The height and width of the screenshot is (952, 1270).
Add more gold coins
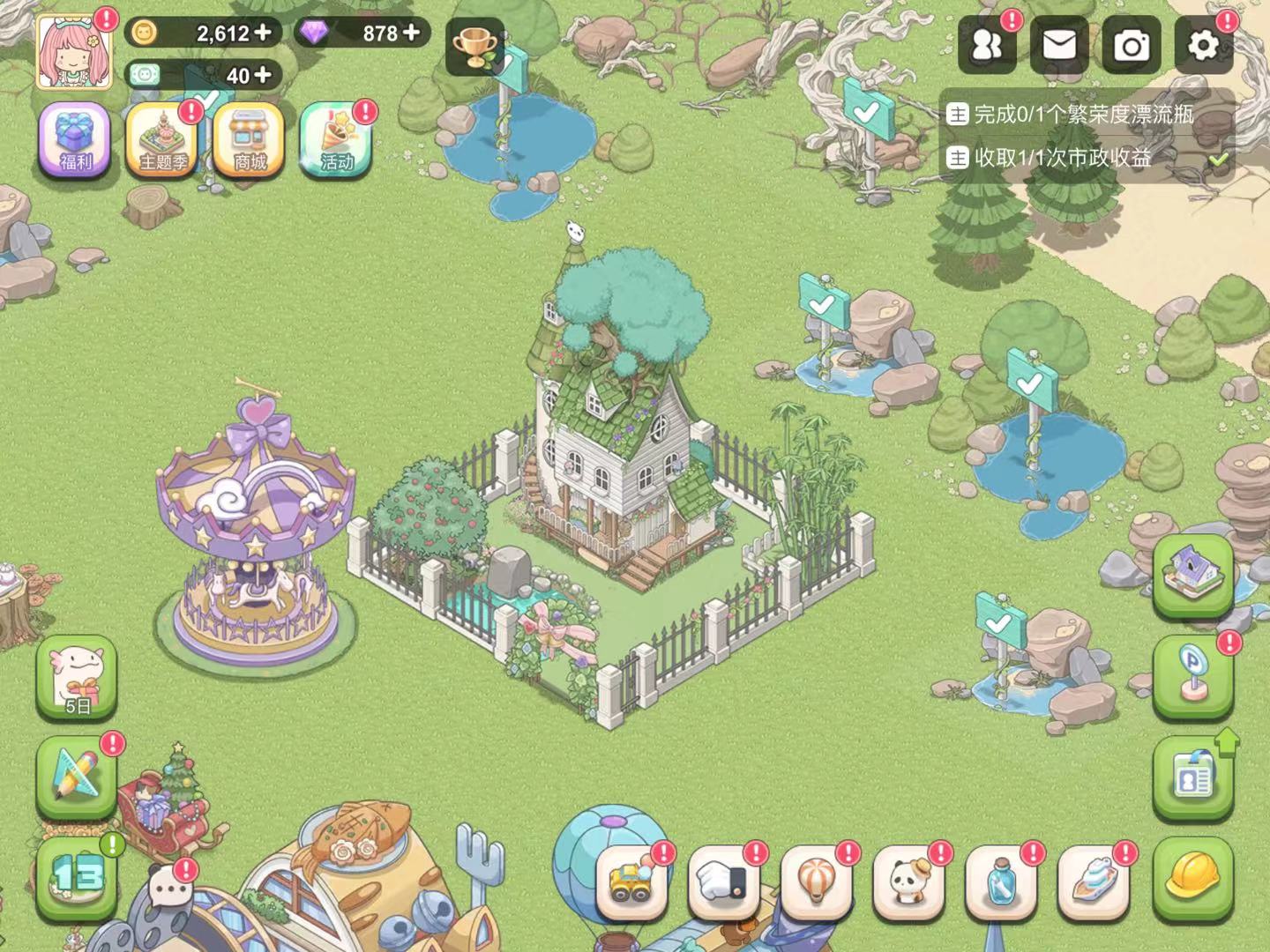coord(262,33)
